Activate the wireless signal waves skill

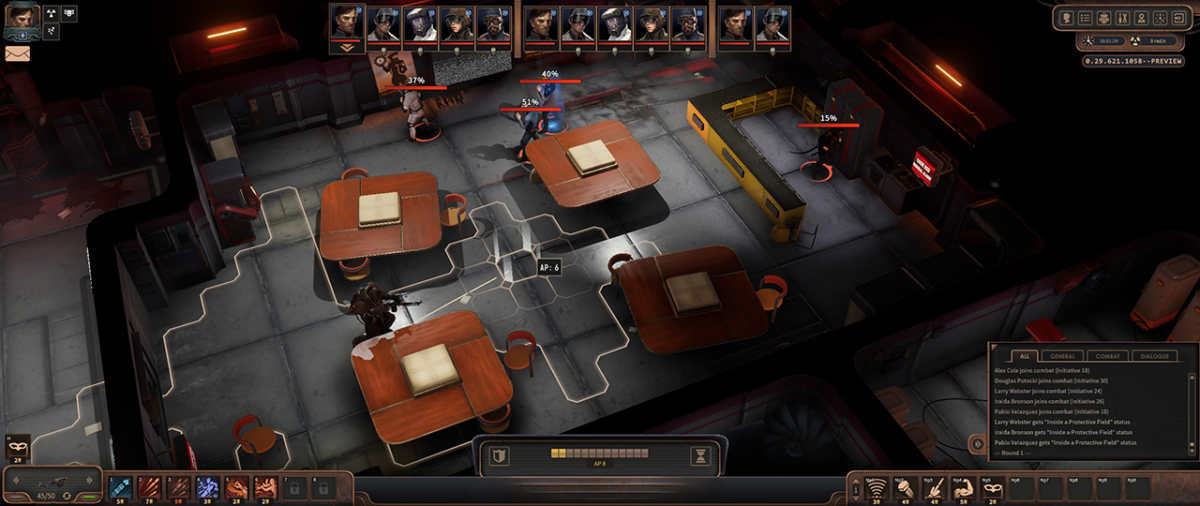tap(875, 487)
